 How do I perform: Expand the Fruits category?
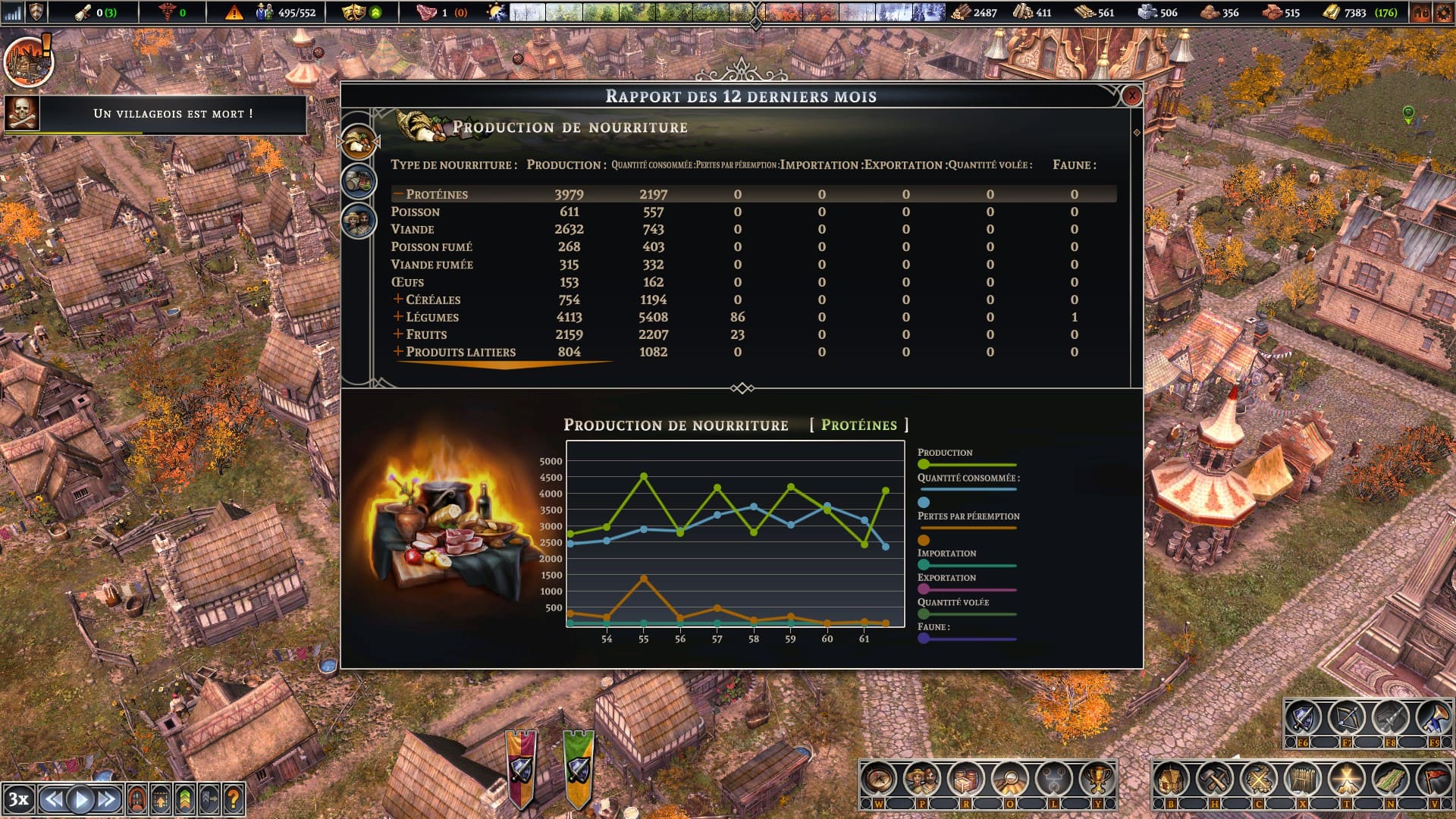(x=398, y=334)
